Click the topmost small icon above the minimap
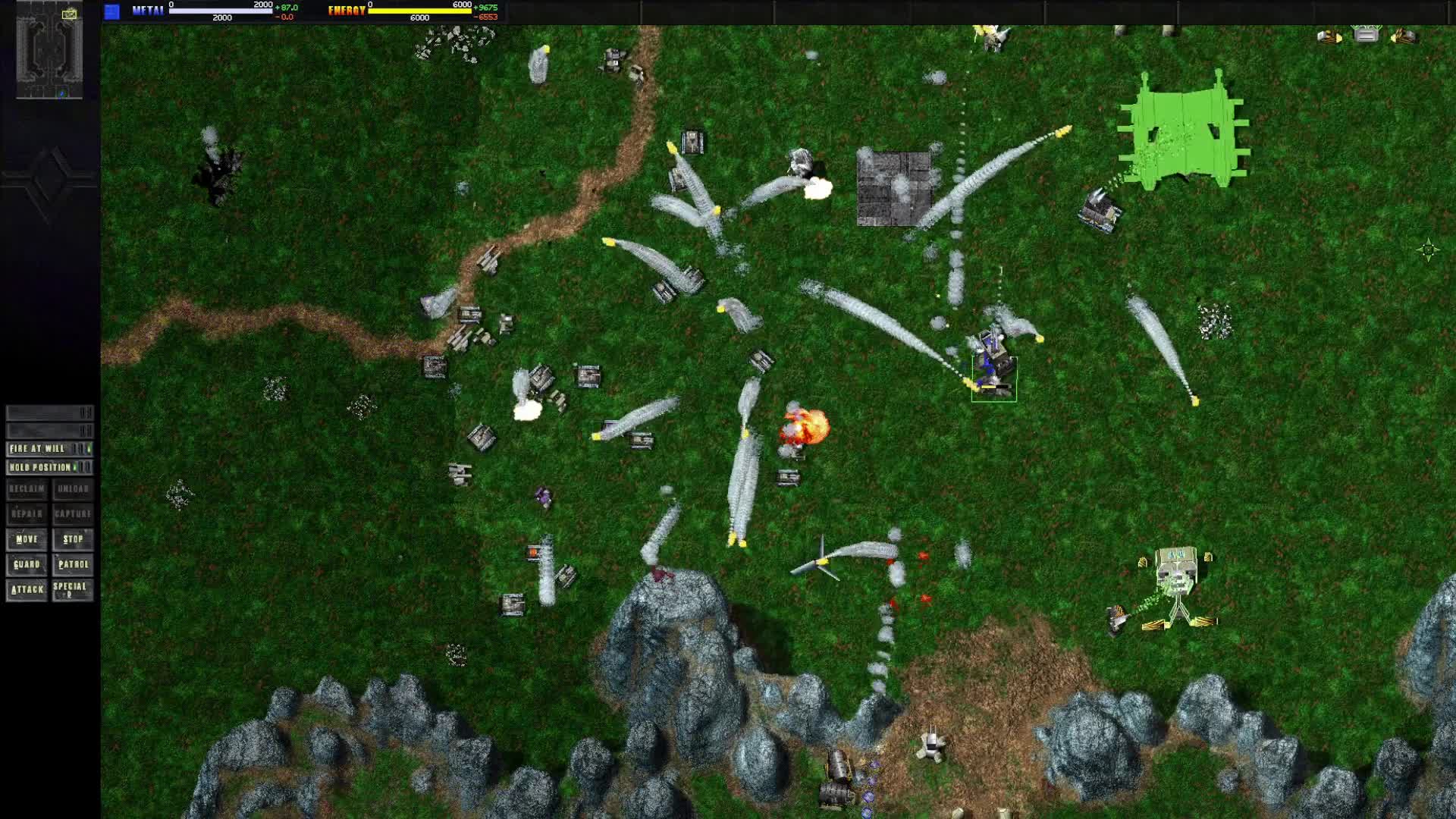Image resolution: width=1456 pixels, height=819 pixels. click(71, 14)
